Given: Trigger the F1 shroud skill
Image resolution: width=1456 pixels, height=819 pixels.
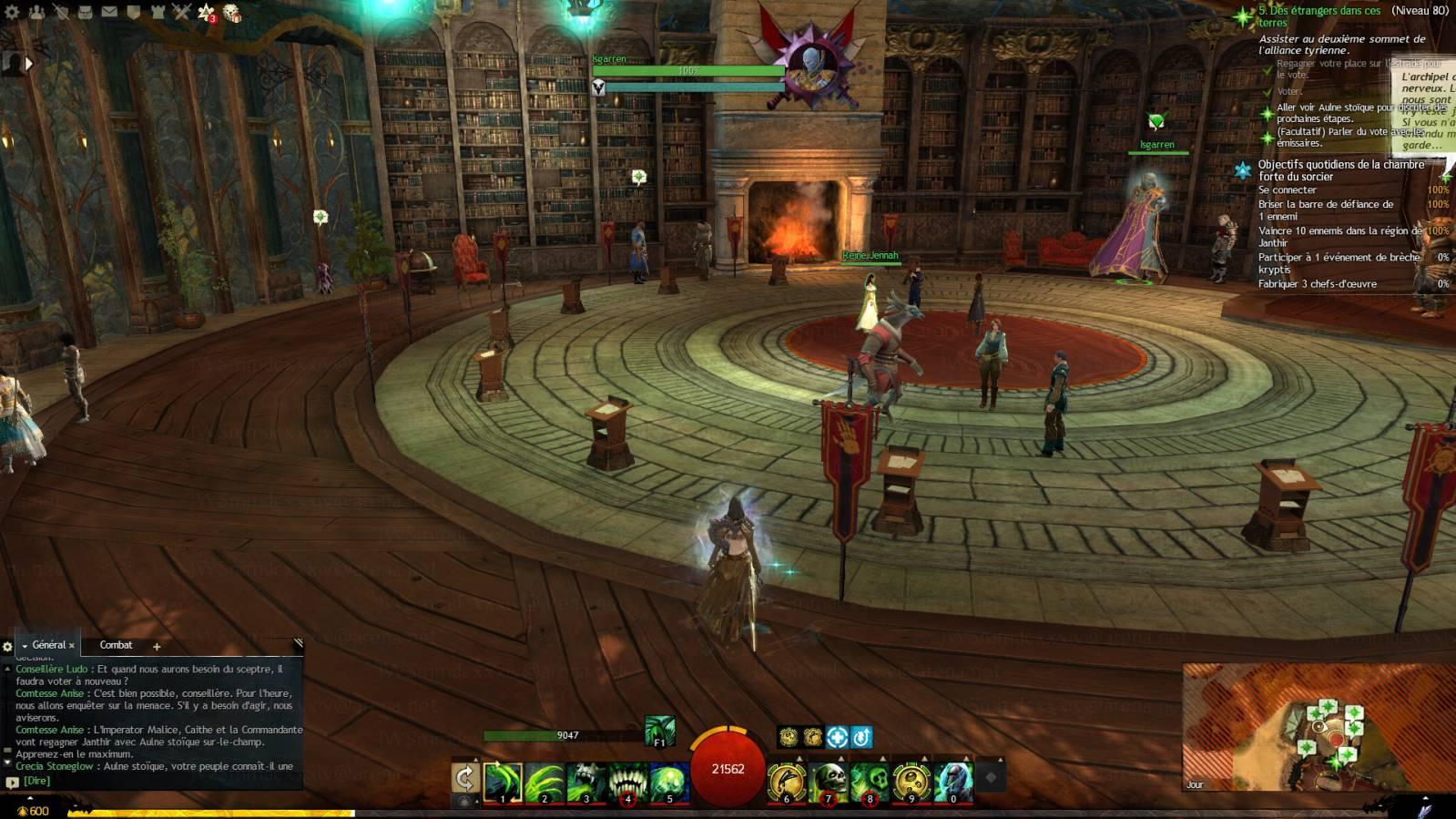Looking at the screenshot, I should (659, 731).
